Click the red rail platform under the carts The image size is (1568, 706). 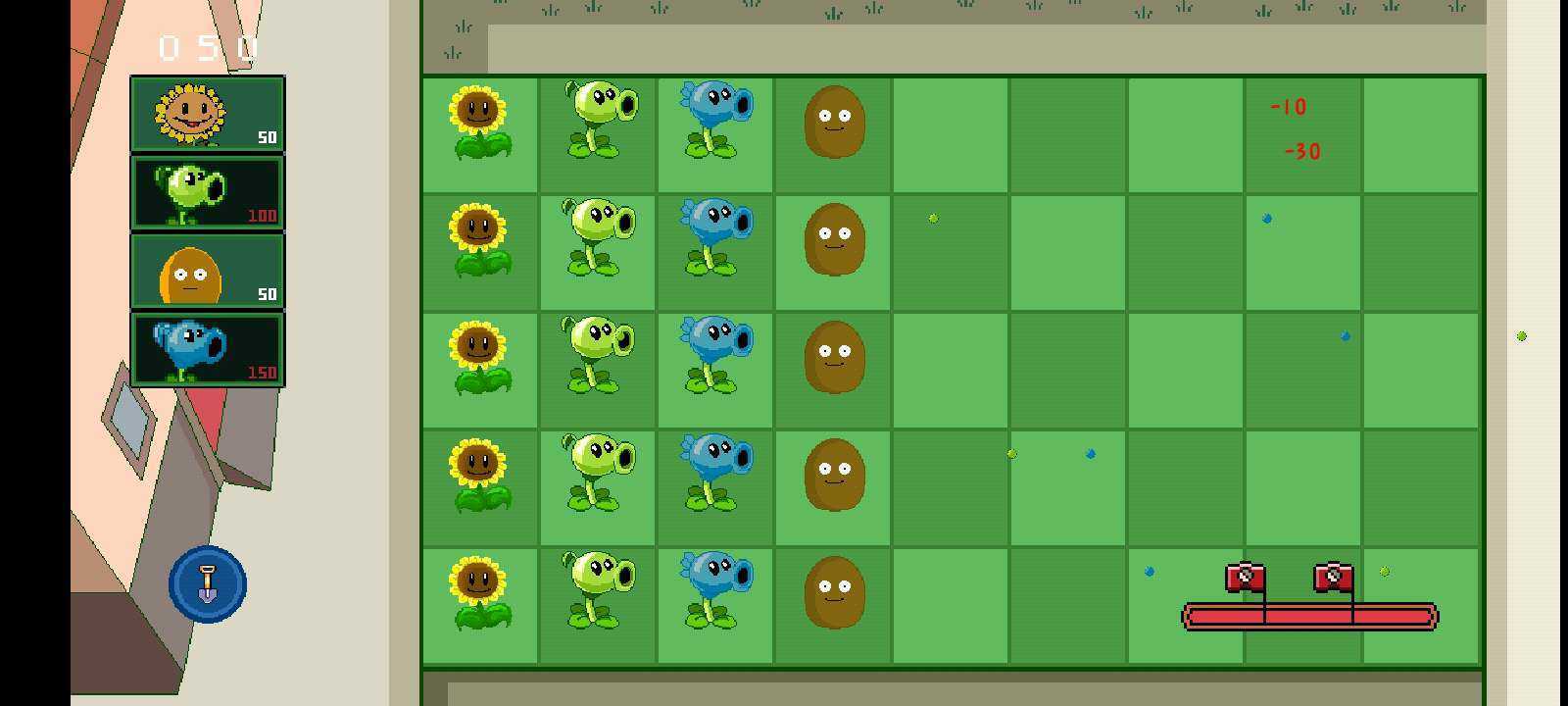click(1308, 617)
